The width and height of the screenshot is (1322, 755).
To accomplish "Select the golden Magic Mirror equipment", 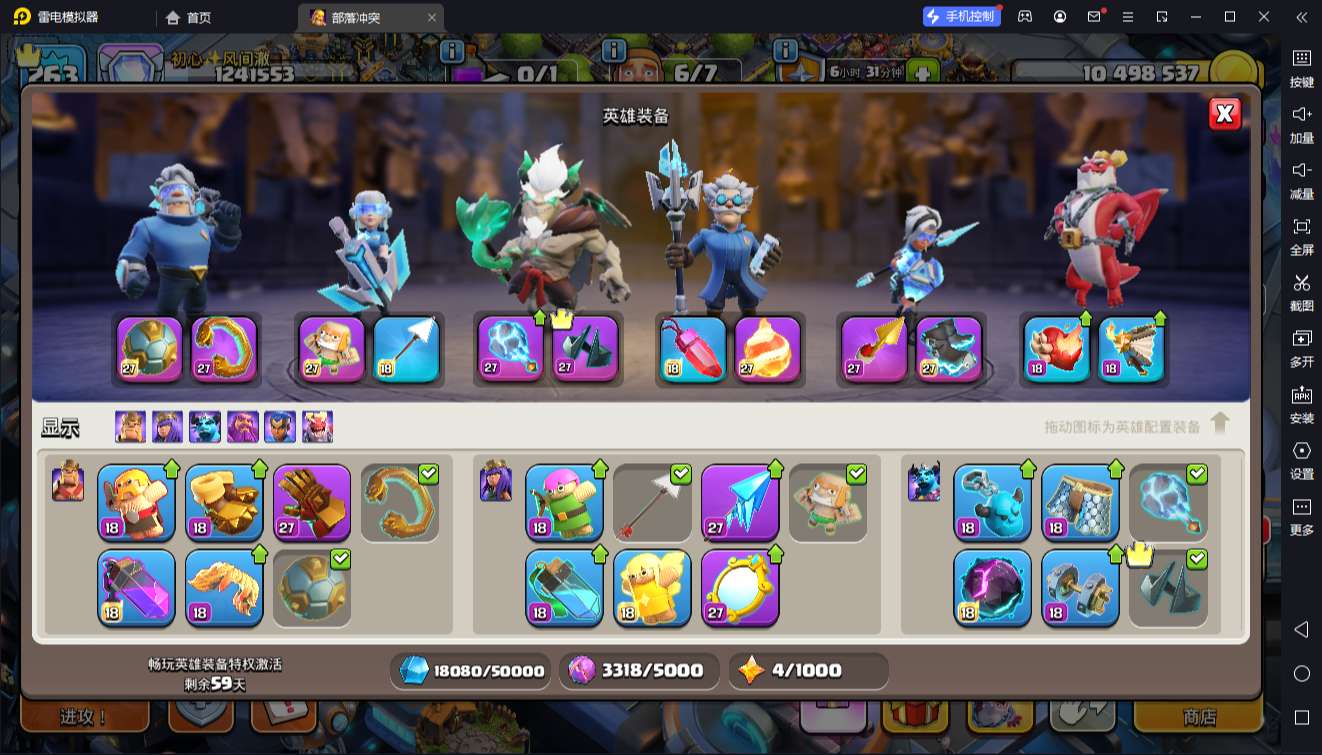I will (740, 588).
